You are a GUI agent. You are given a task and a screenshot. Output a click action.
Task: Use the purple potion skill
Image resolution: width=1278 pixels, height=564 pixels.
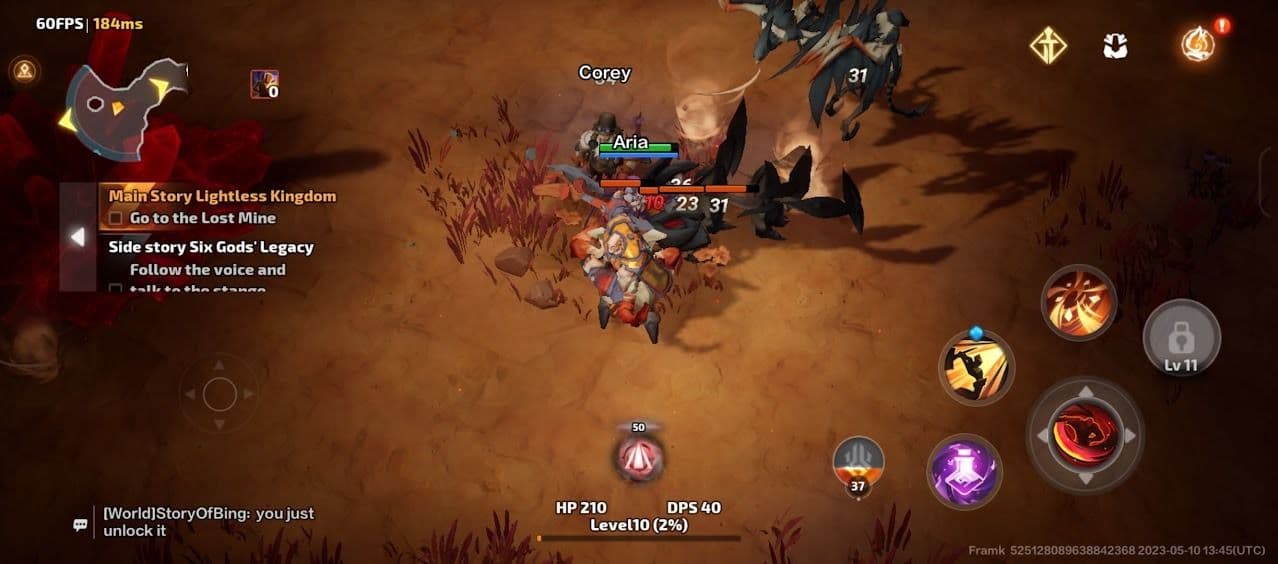[964, 471]
